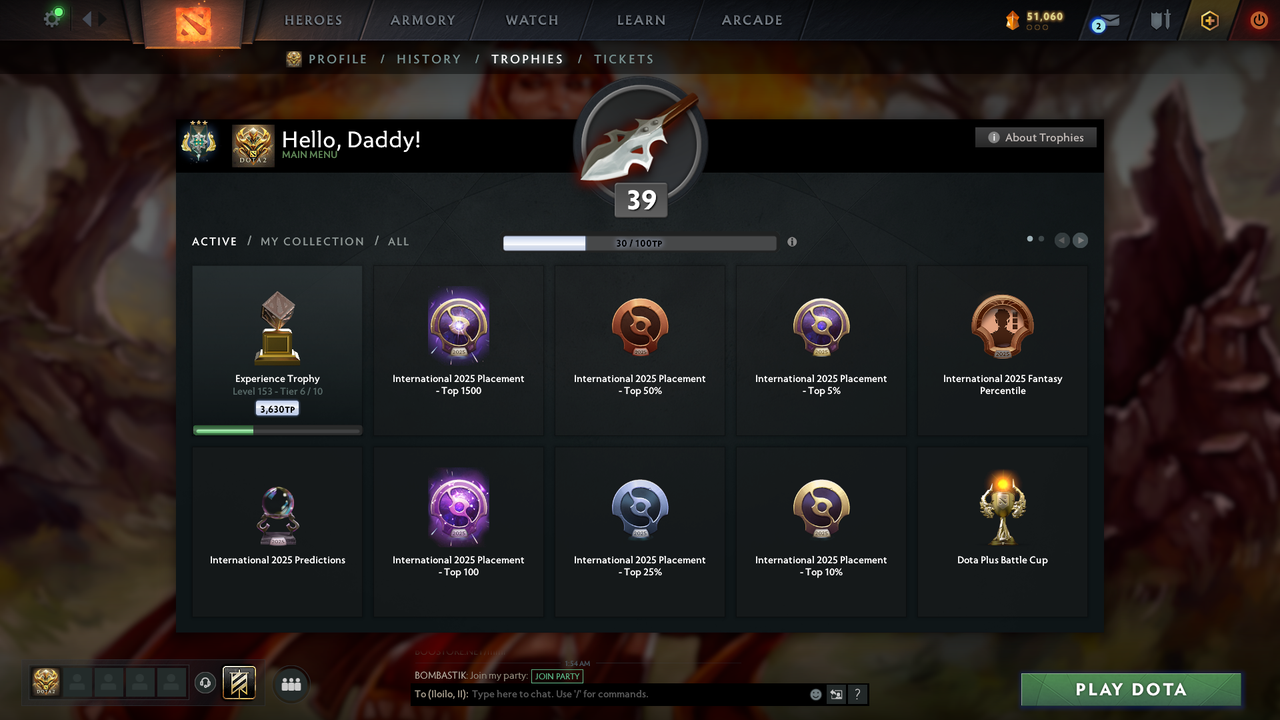Open the Dota Plus subscription icon
This screenshot has height=720, width=1280.
pos(1209,20)
